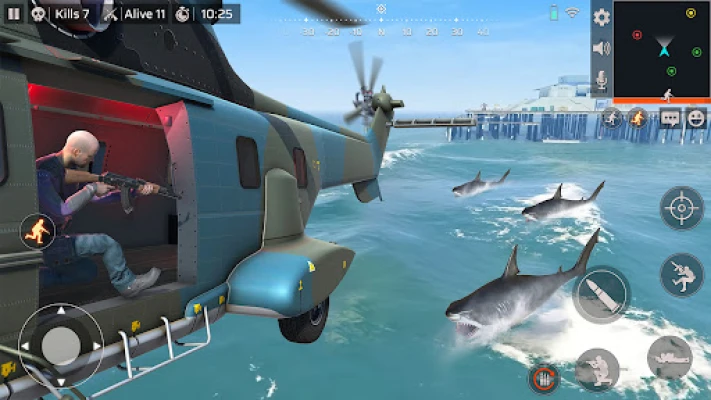Open the emoji smiley menu

pos(696,118)
